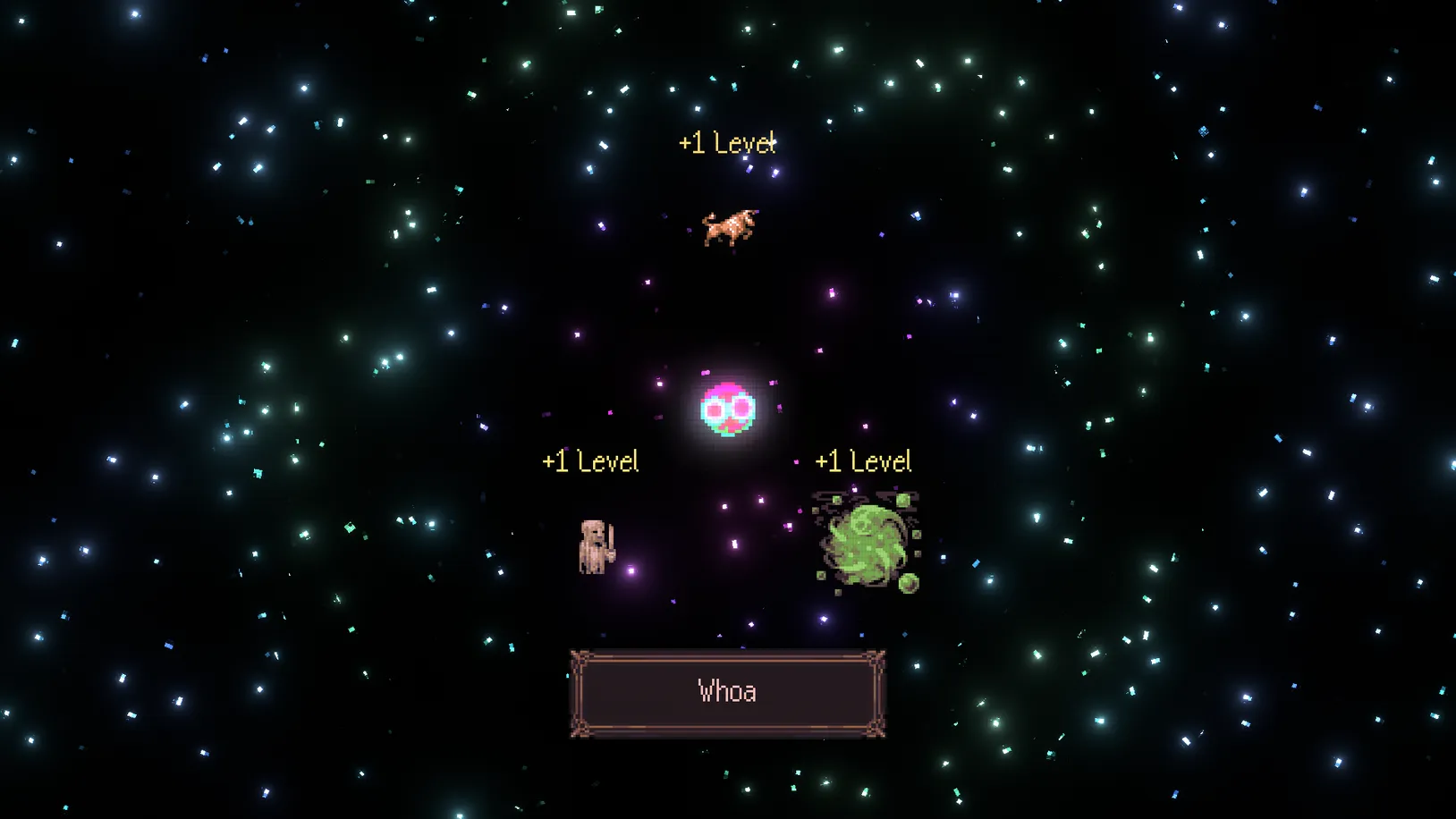Screen dimensions: 1456x819
Task: Select the bull creature upgrade sprite
Action: [x=729, y=226]
